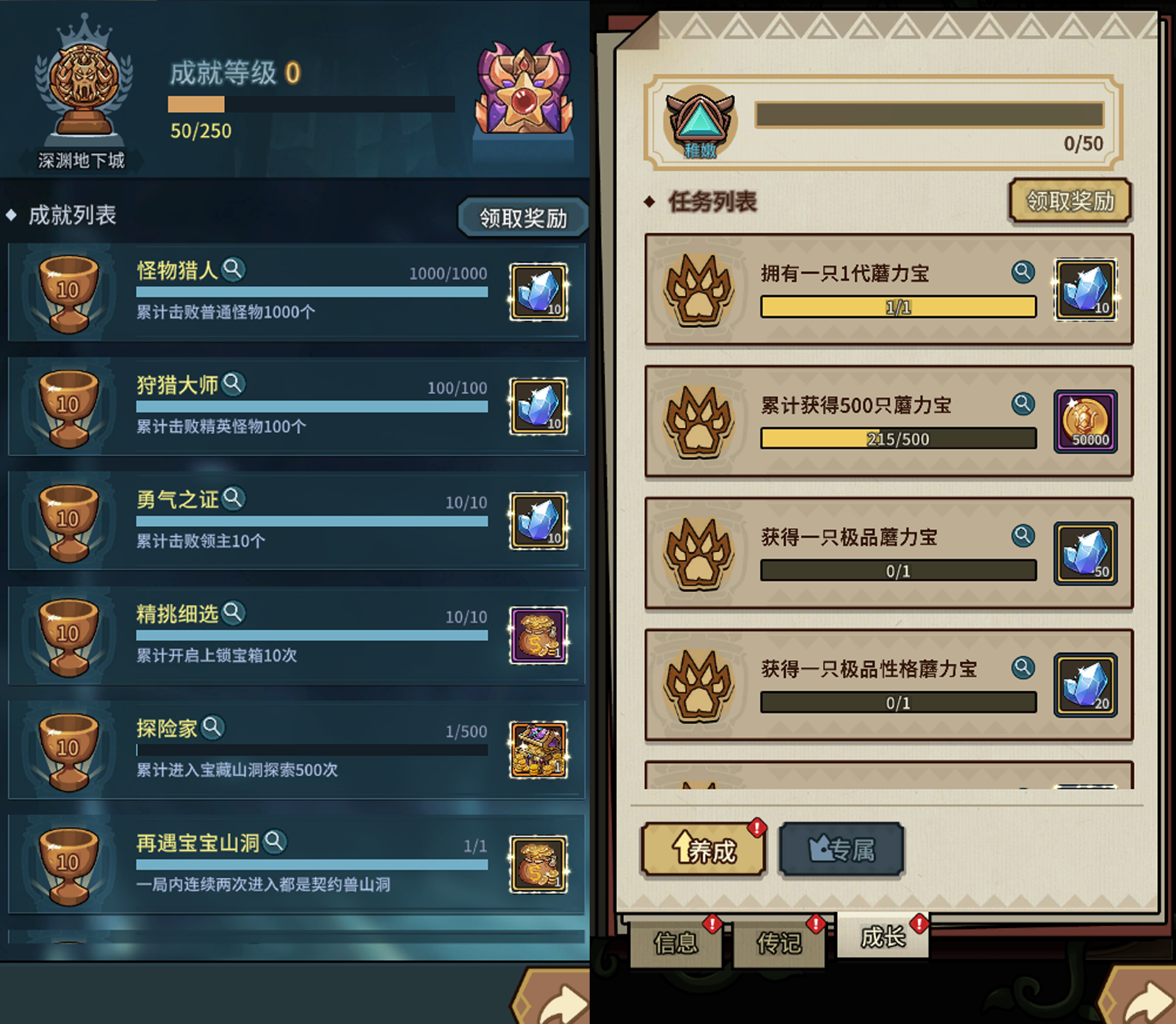Click the 50000 gold coin reward icon
Image resolution: width=1176 pixels, height=1024 pixels.
pos(1085,421)
